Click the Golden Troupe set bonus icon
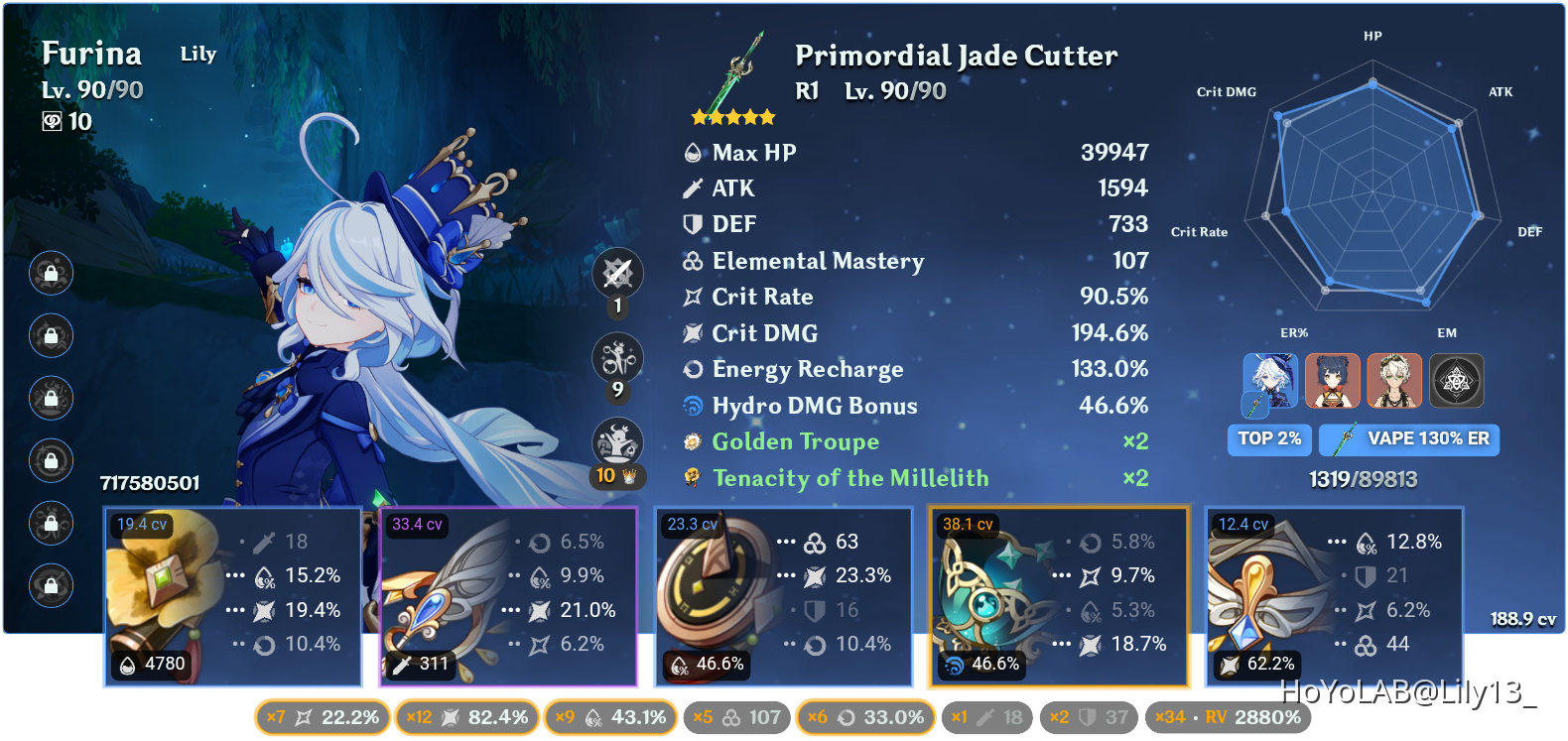 (x=692, y=441)
